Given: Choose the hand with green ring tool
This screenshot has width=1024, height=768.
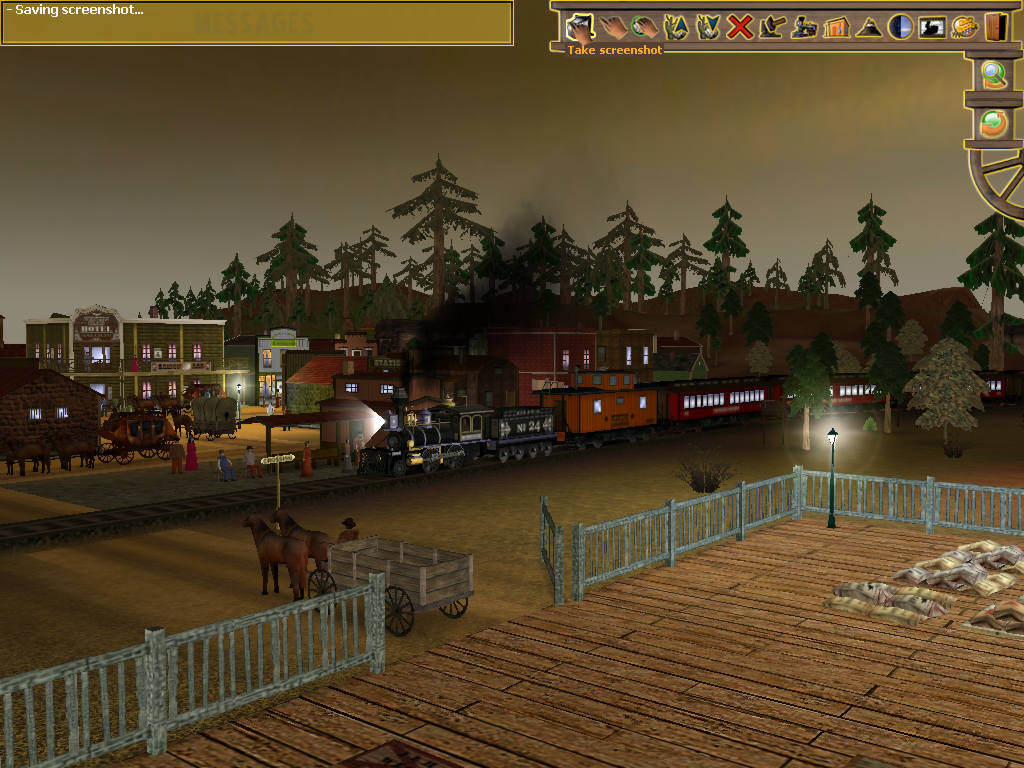Looking at the screenshot, I should tap(644, 26).
